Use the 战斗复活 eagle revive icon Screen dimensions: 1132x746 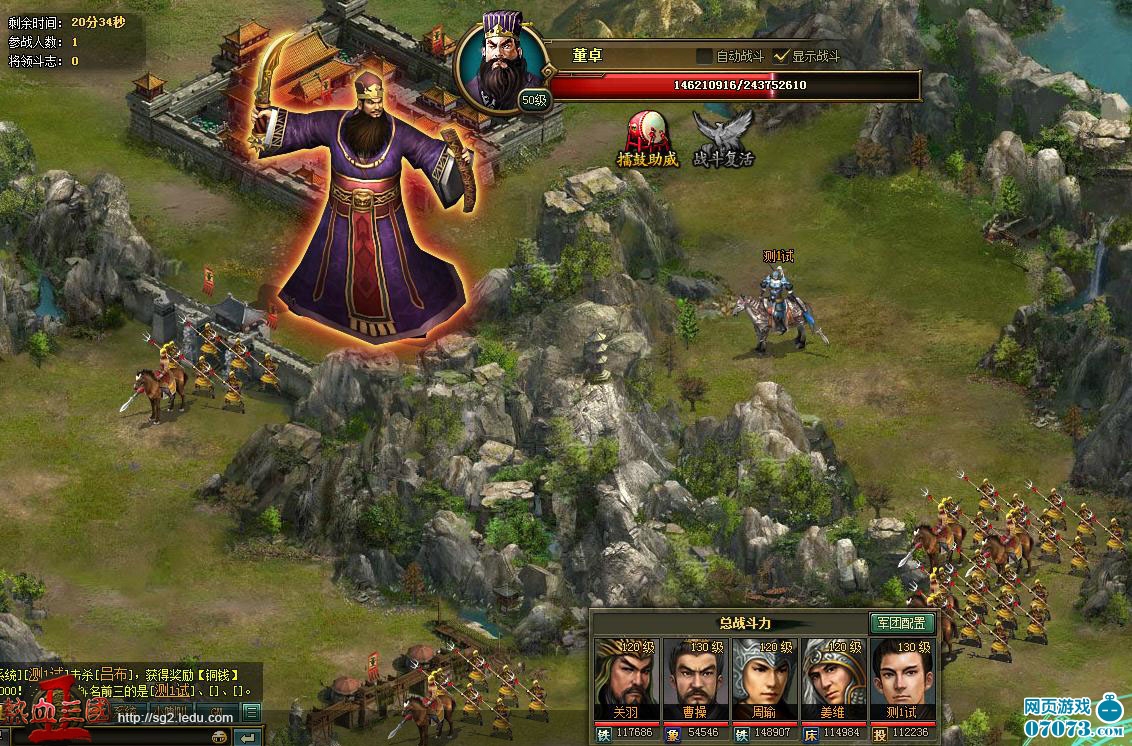tap(723, 138)
